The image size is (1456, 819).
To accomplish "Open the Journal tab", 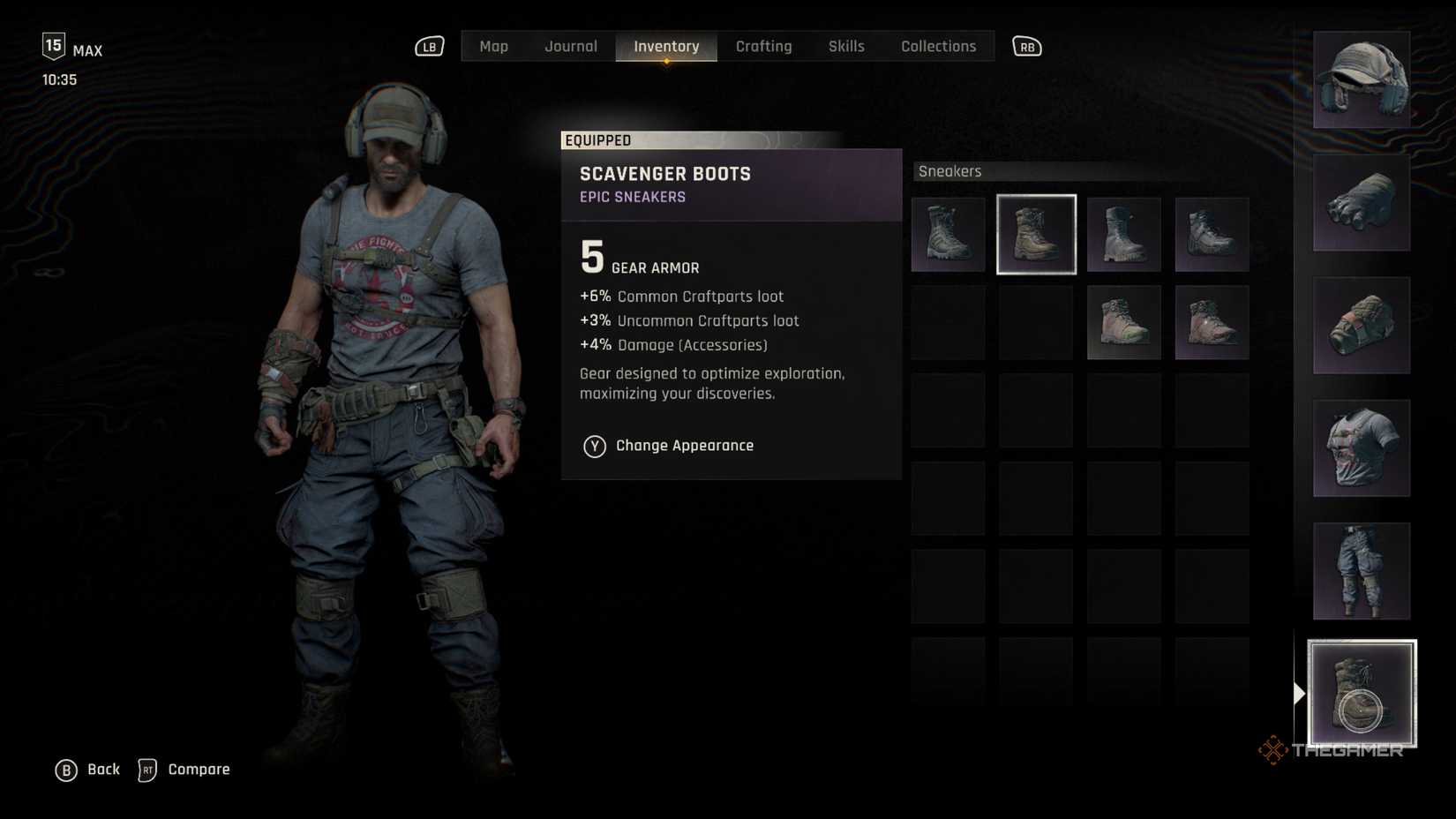I will tap(570, 47).
